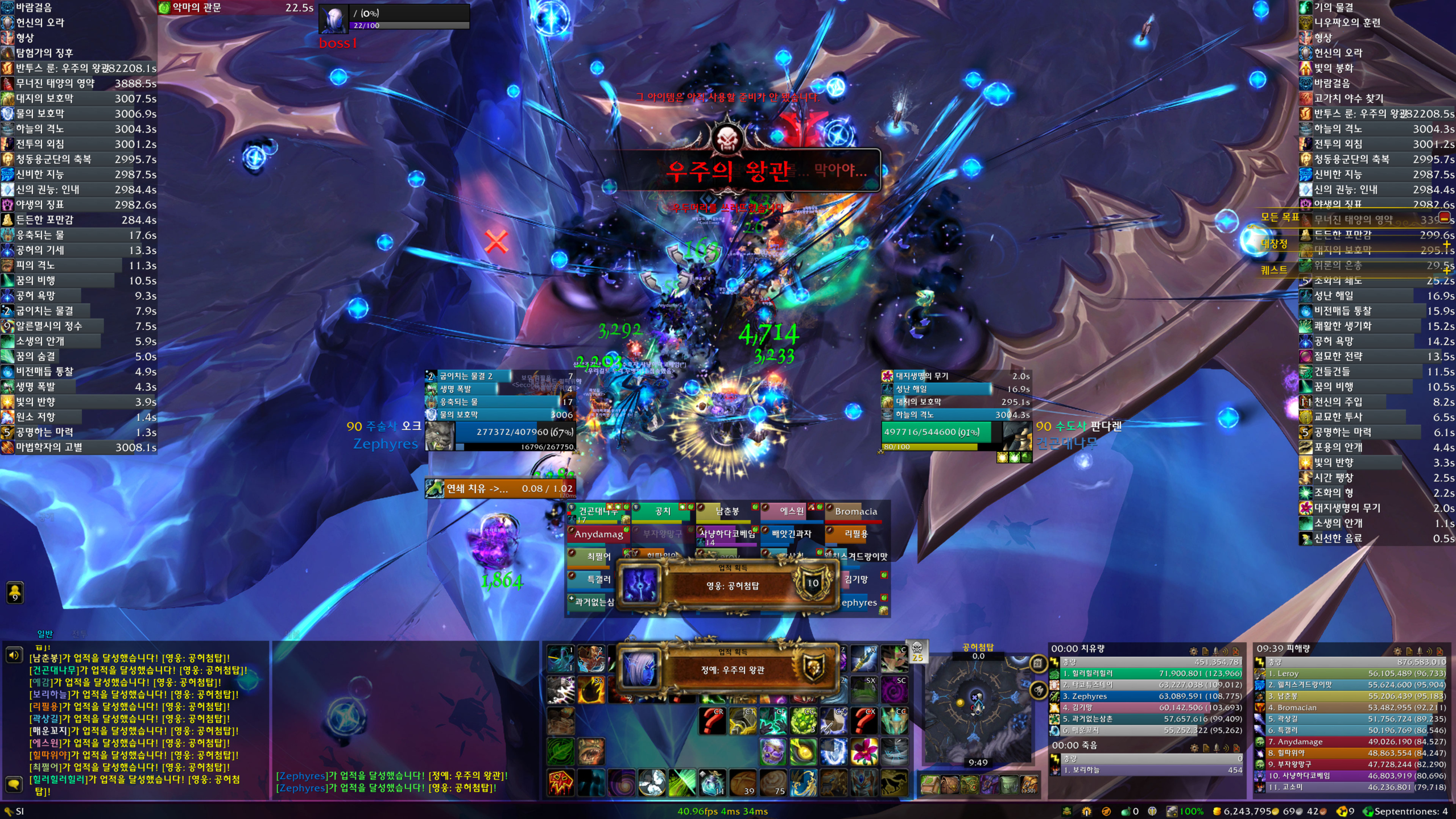Use the blue potion with 11 charges
This screenshot has height=819, width=1456.
click(x=712, y=783)
